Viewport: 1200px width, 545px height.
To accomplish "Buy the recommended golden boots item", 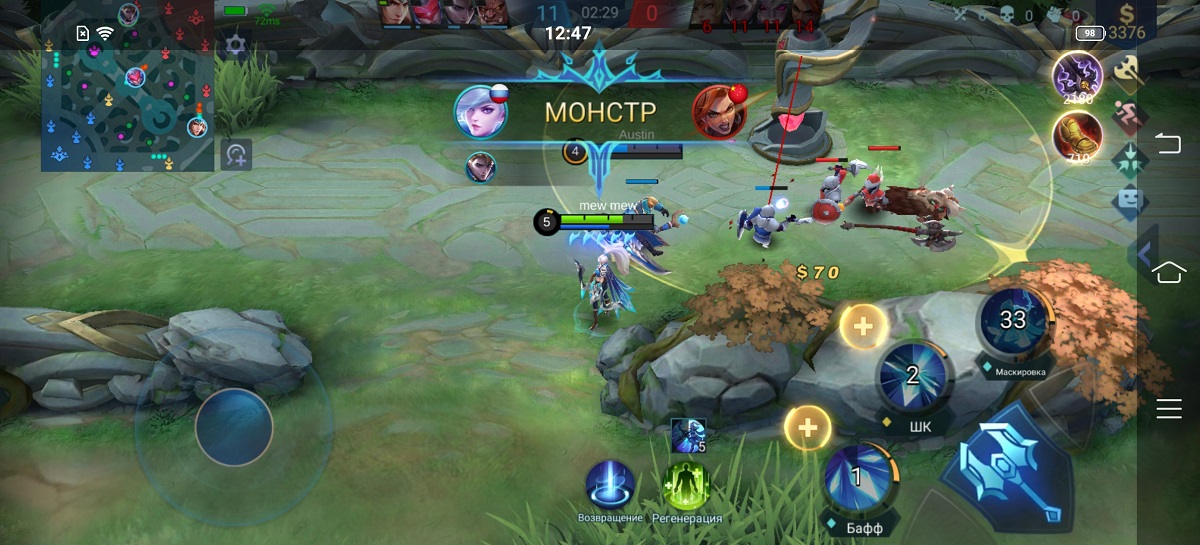I will pos(1078,135).
